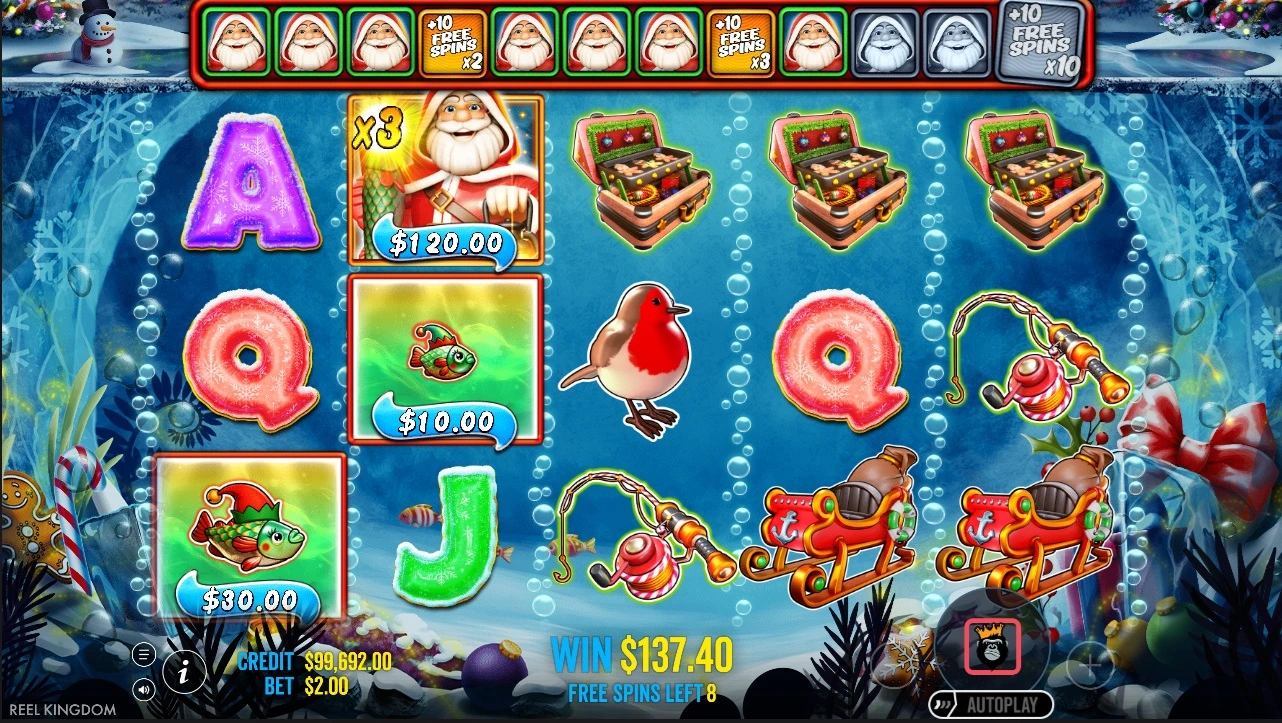
Task: Click the crowned gorilla spin button
Action: click(992, 646)
